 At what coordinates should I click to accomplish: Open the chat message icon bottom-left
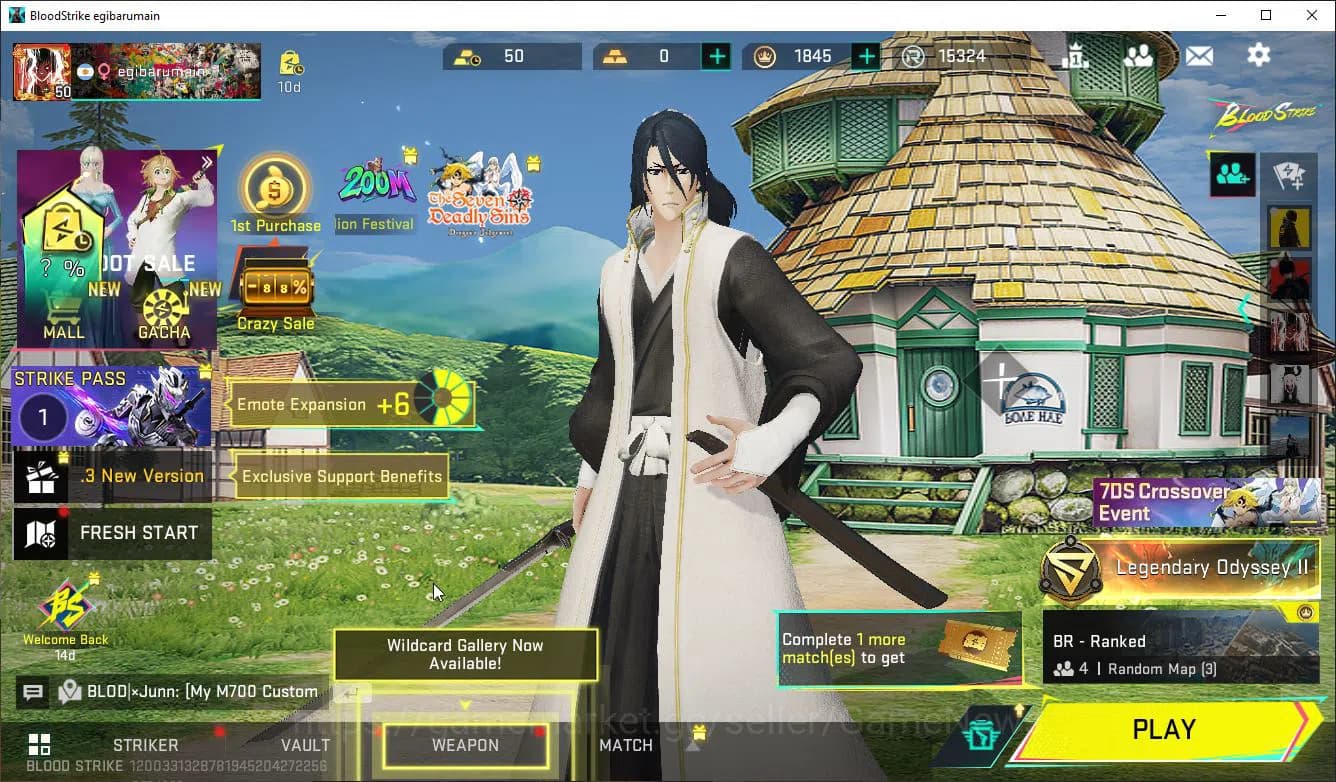pos(33,691)
